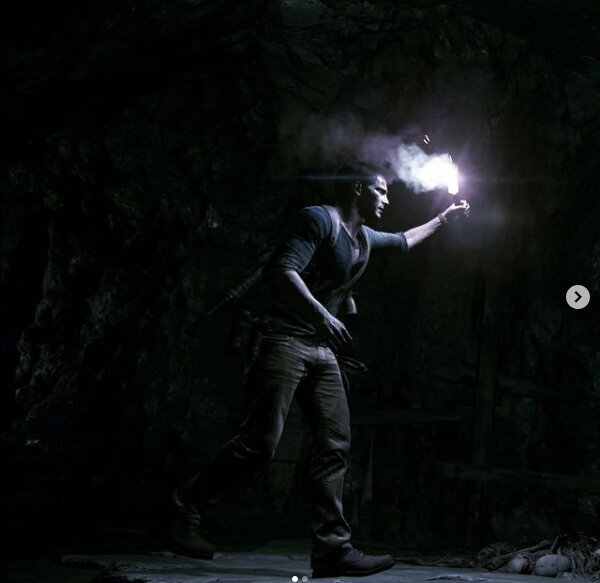Viewport: 600px width, 583px height.
Task: Go to the next image with the arrow
Action: coord(578,297)
